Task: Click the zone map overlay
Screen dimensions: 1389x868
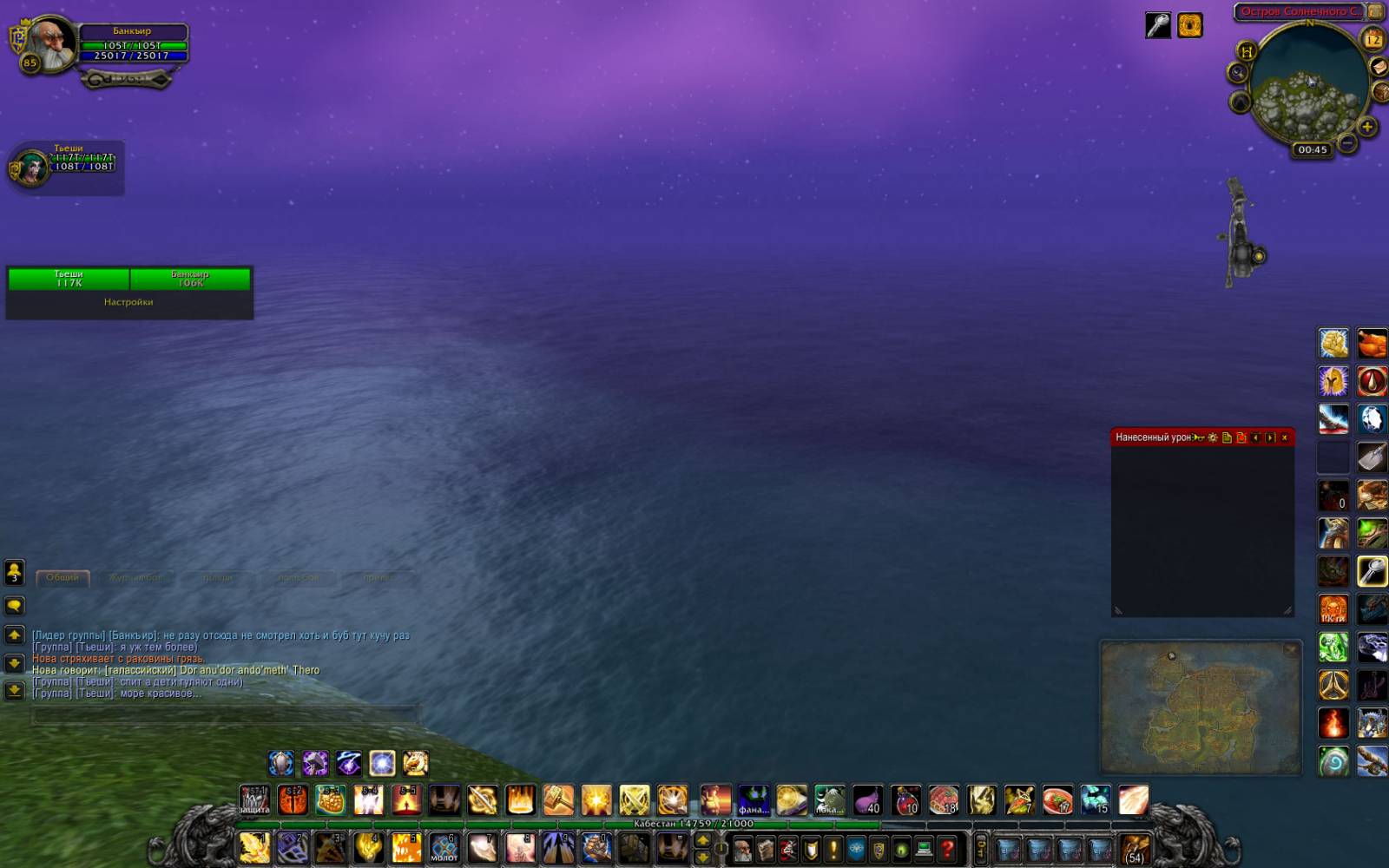Action: pyautogui.click(x=1201, y=707)
